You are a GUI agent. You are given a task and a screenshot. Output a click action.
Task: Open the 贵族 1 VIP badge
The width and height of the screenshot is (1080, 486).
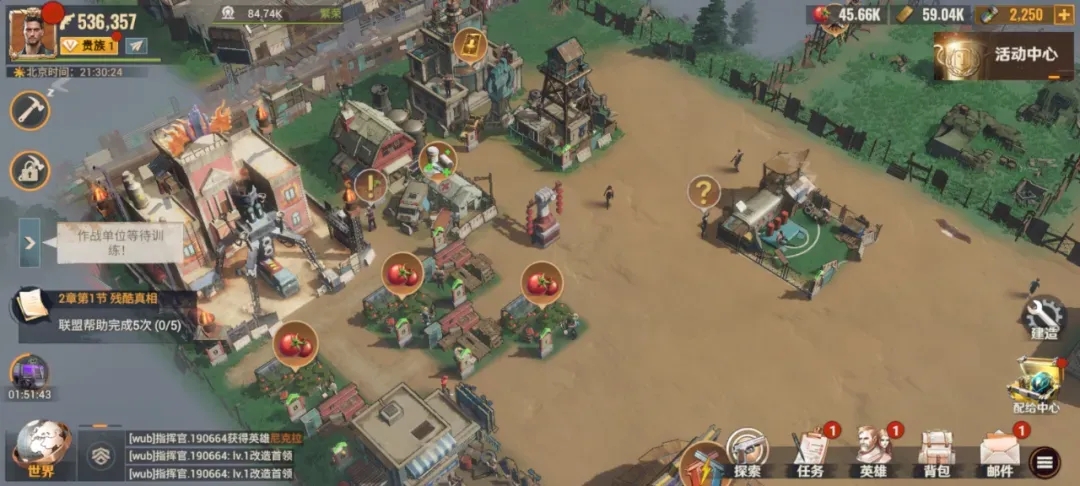click(89, 46)
